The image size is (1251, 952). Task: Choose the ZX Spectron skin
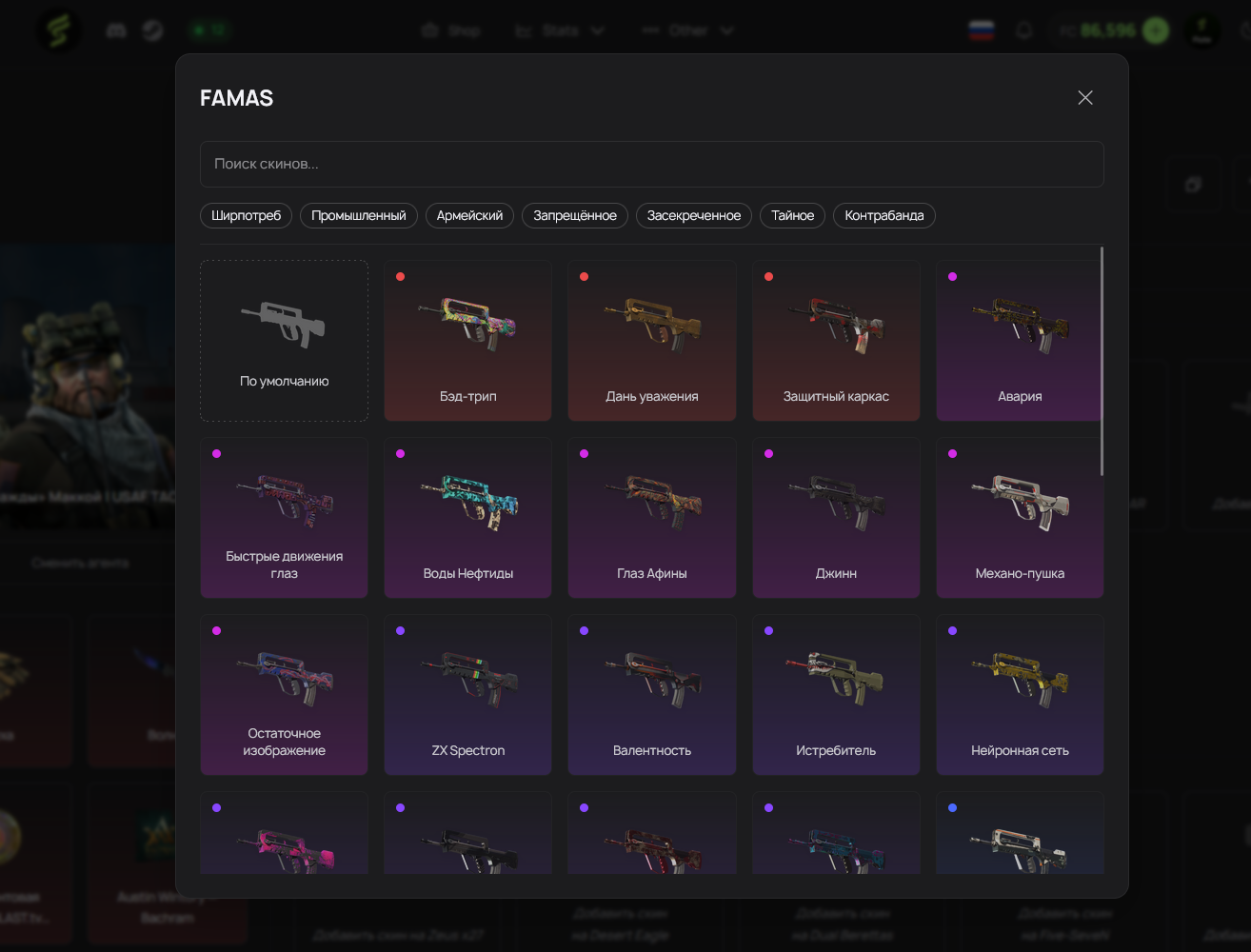coord(467,694)
